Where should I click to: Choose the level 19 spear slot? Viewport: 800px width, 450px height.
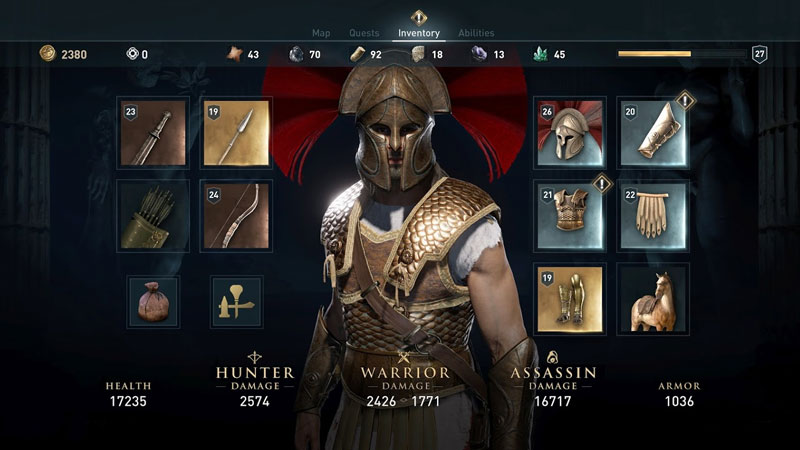(x=236, y=132)
